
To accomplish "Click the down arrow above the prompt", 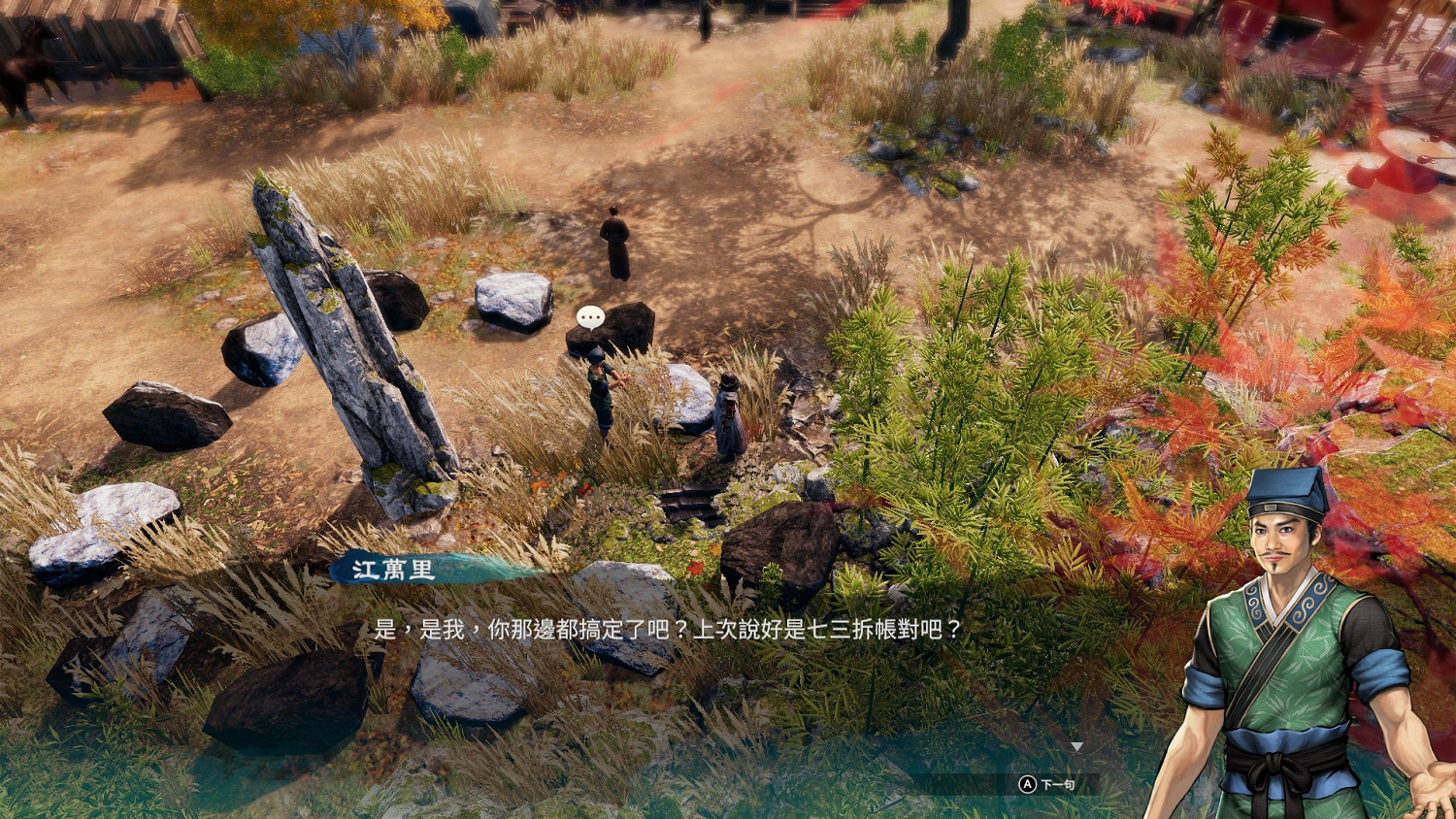I will (1077, 747).
